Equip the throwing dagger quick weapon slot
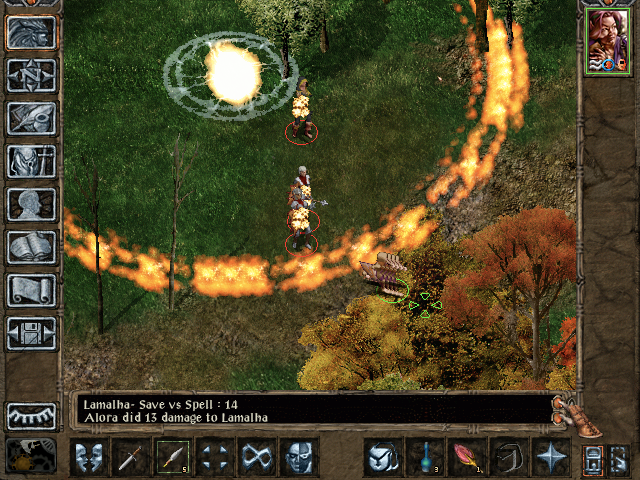The width and height of the screenshot is (640, 480). [x=173, y=458]
